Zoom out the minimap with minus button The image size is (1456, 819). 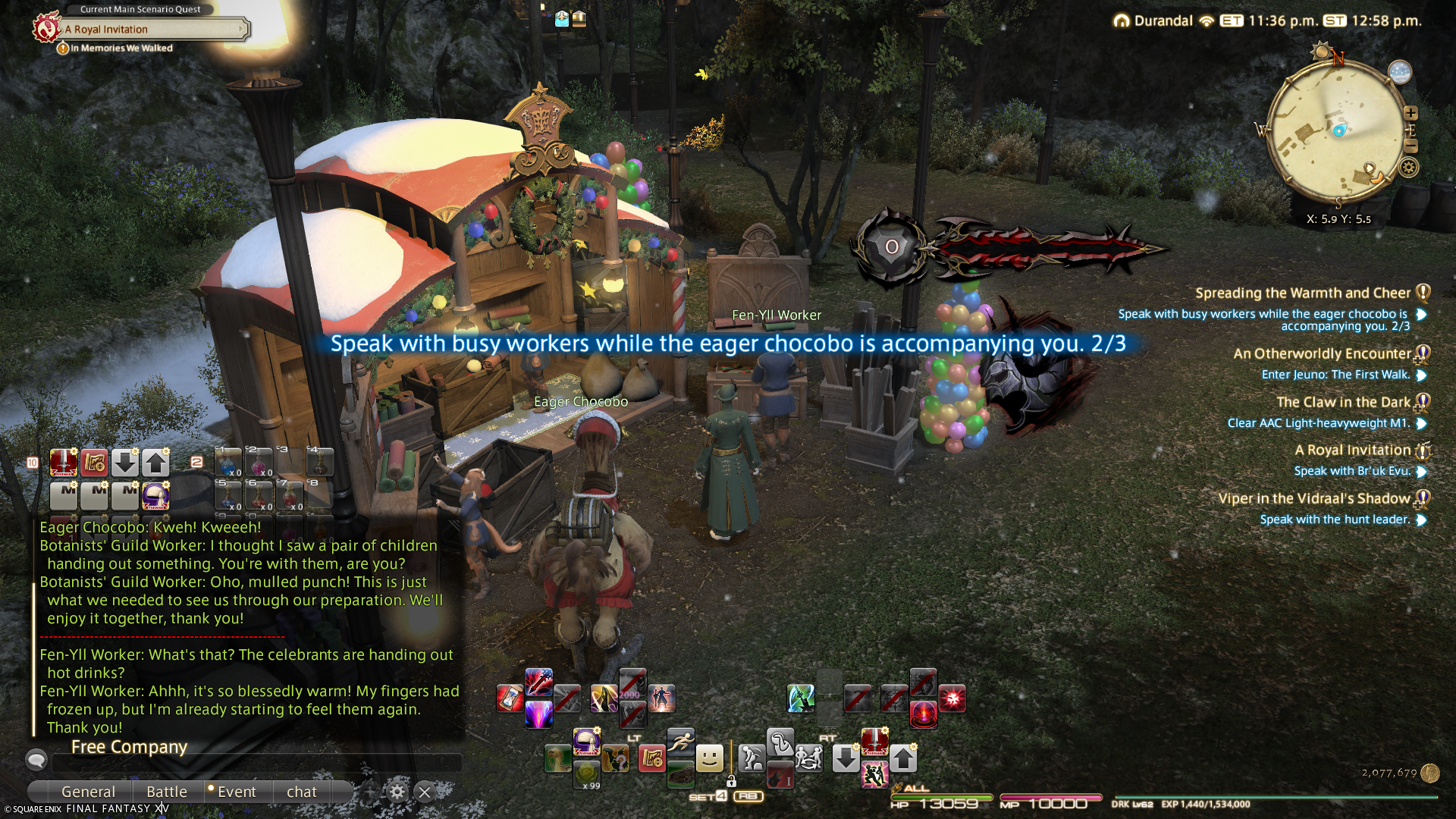[1410, 146]
